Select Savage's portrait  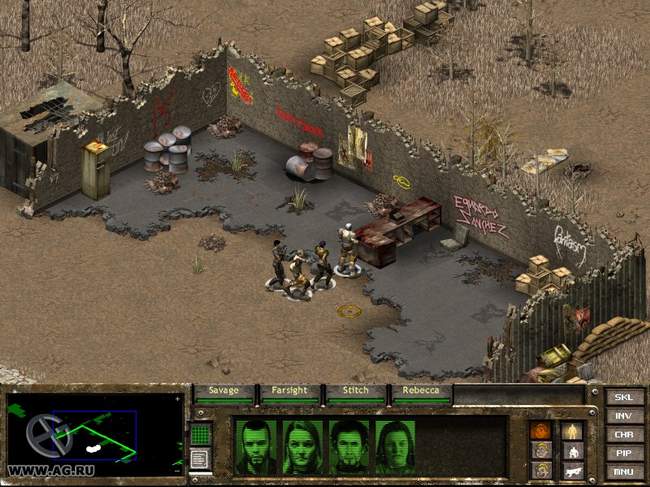click(257, 446)
